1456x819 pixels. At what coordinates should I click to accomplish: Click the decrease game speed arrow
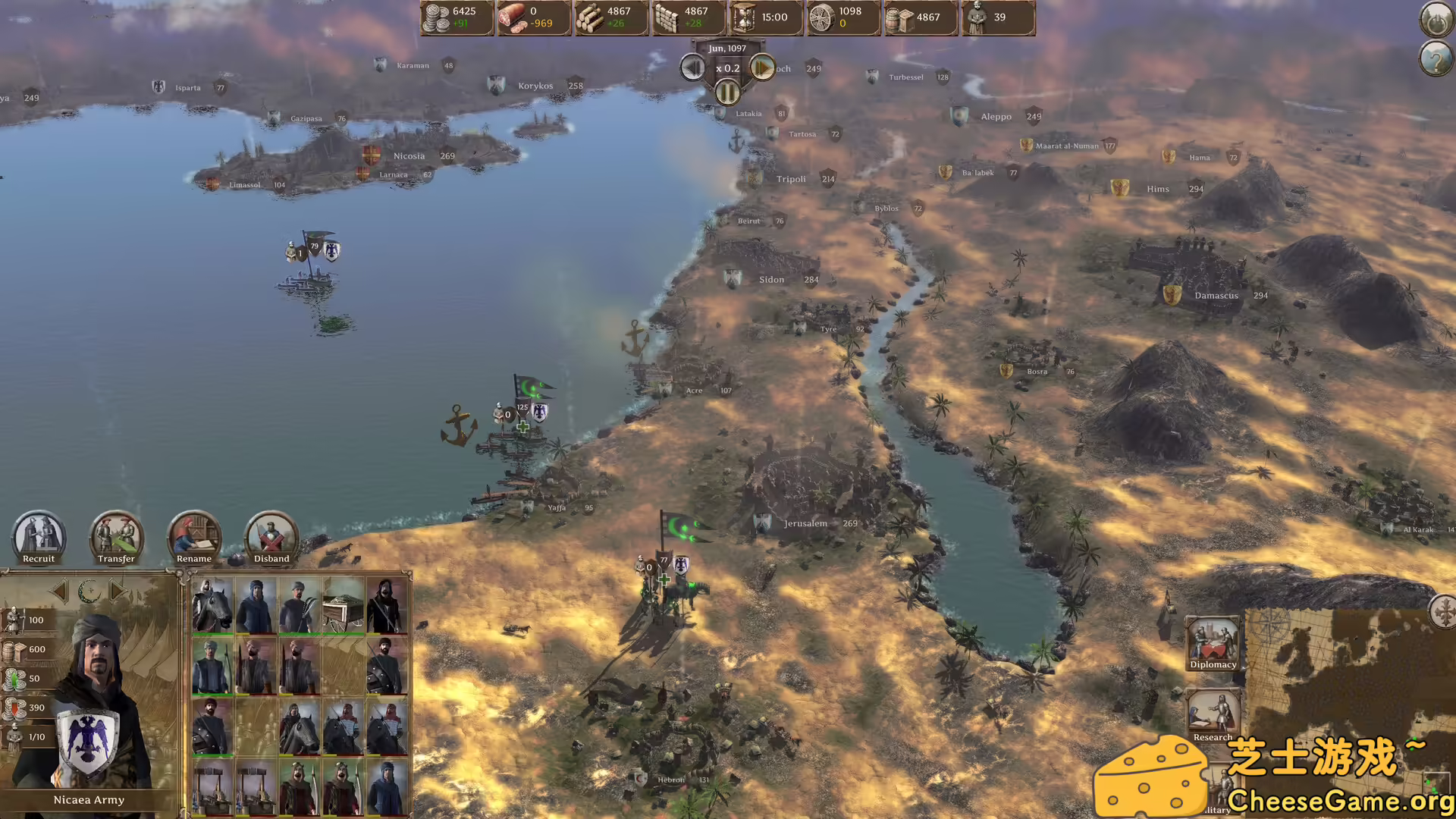coord(691,68)
